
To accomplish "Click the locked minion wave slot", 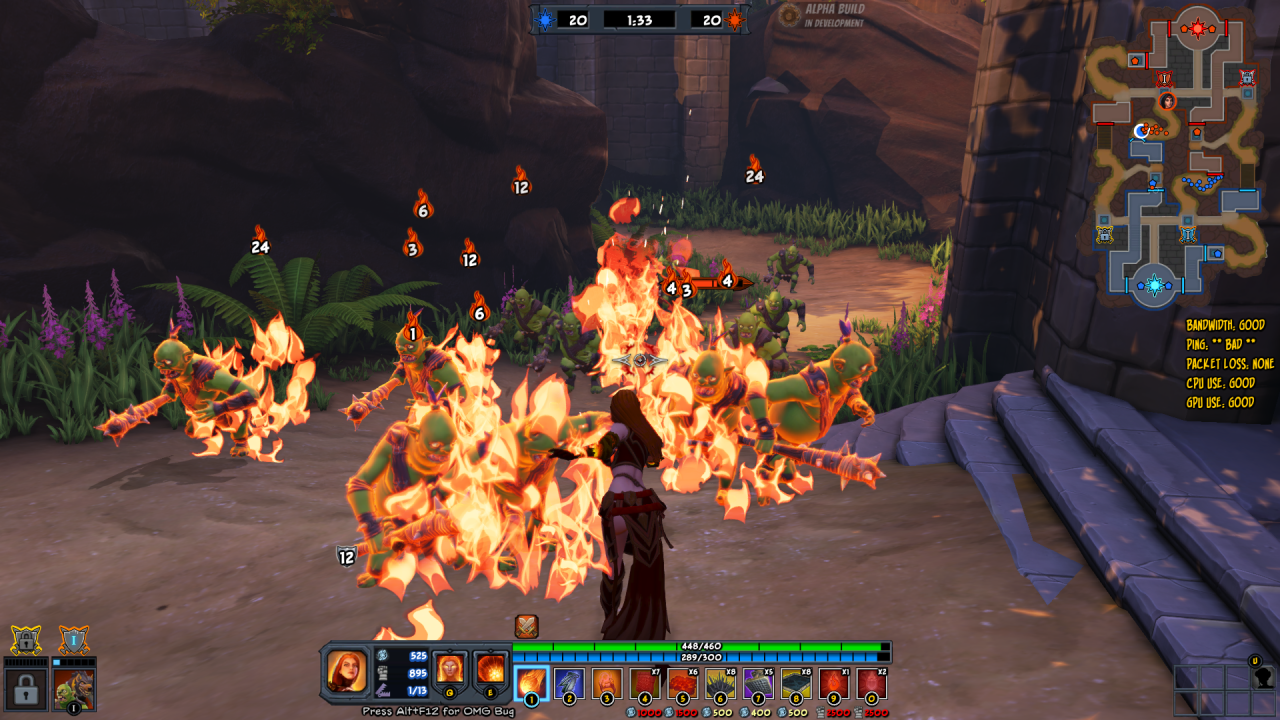I will coord(26,688).
